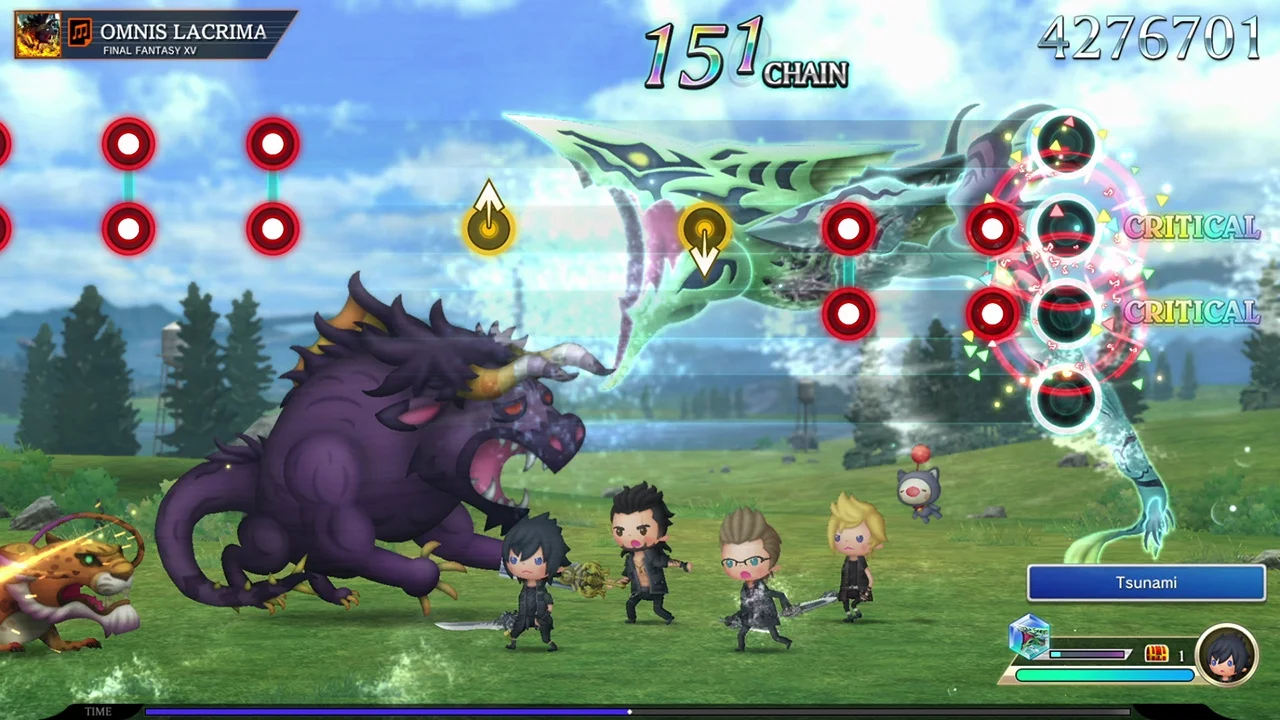The width and height of the screenshot is (1280, 720).
Task: Click the Behemoth artwork thumbnail on the banner
Action: click(x=38, y=33)
